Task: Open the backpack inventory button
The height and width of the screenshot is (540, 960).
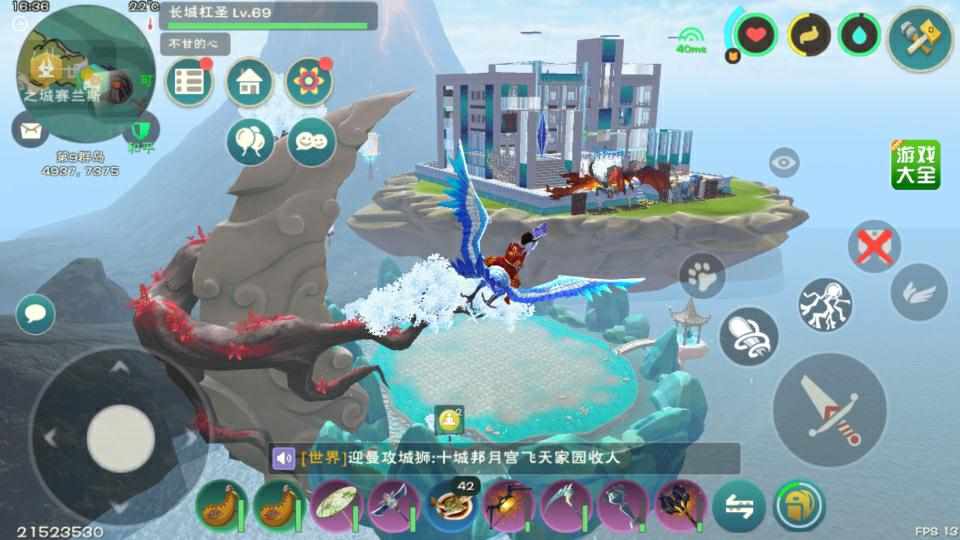Action: click(798, 505)
